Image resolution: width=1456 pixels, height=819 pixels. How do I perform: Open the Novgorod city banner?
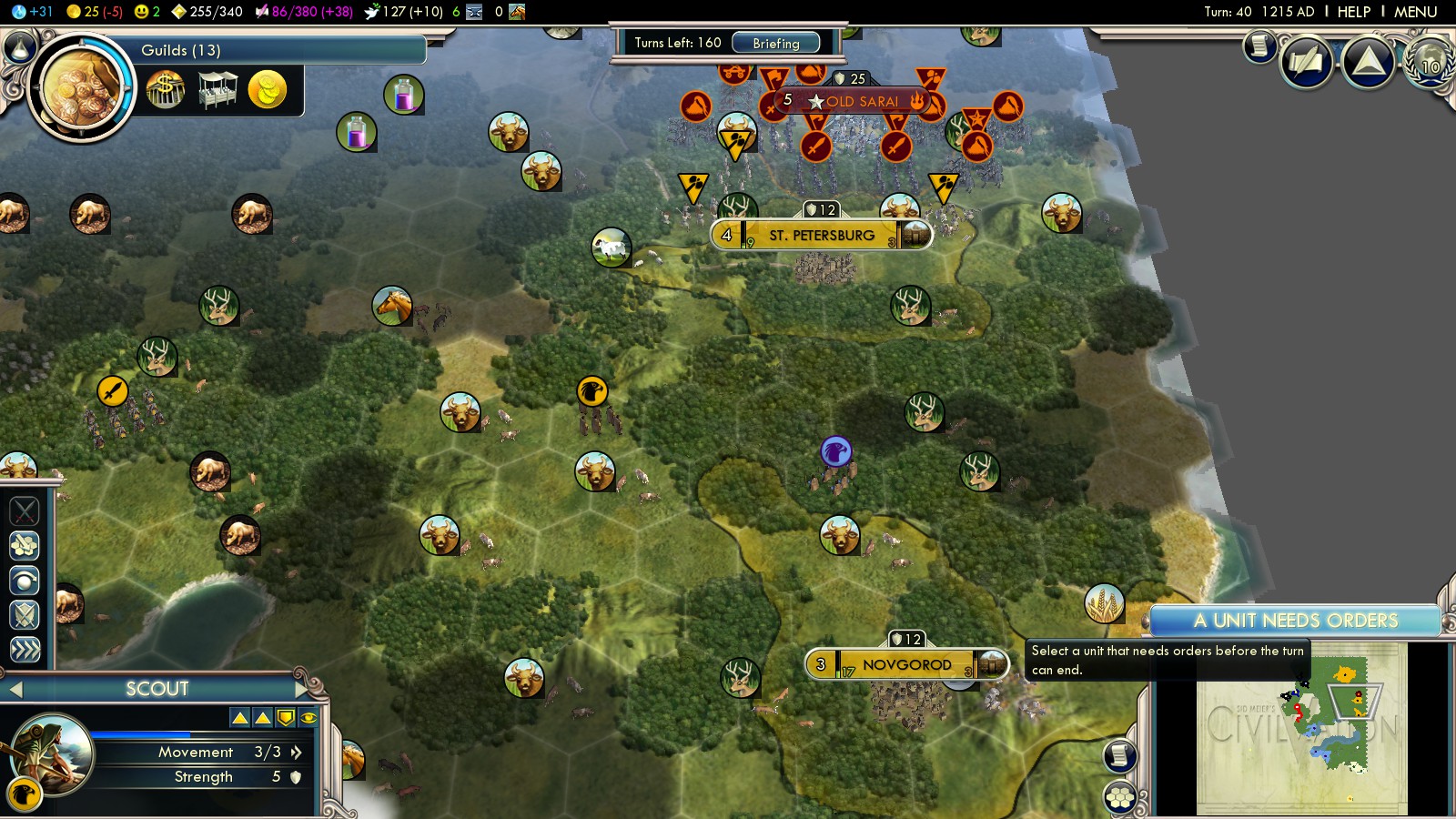coord(906,664)
